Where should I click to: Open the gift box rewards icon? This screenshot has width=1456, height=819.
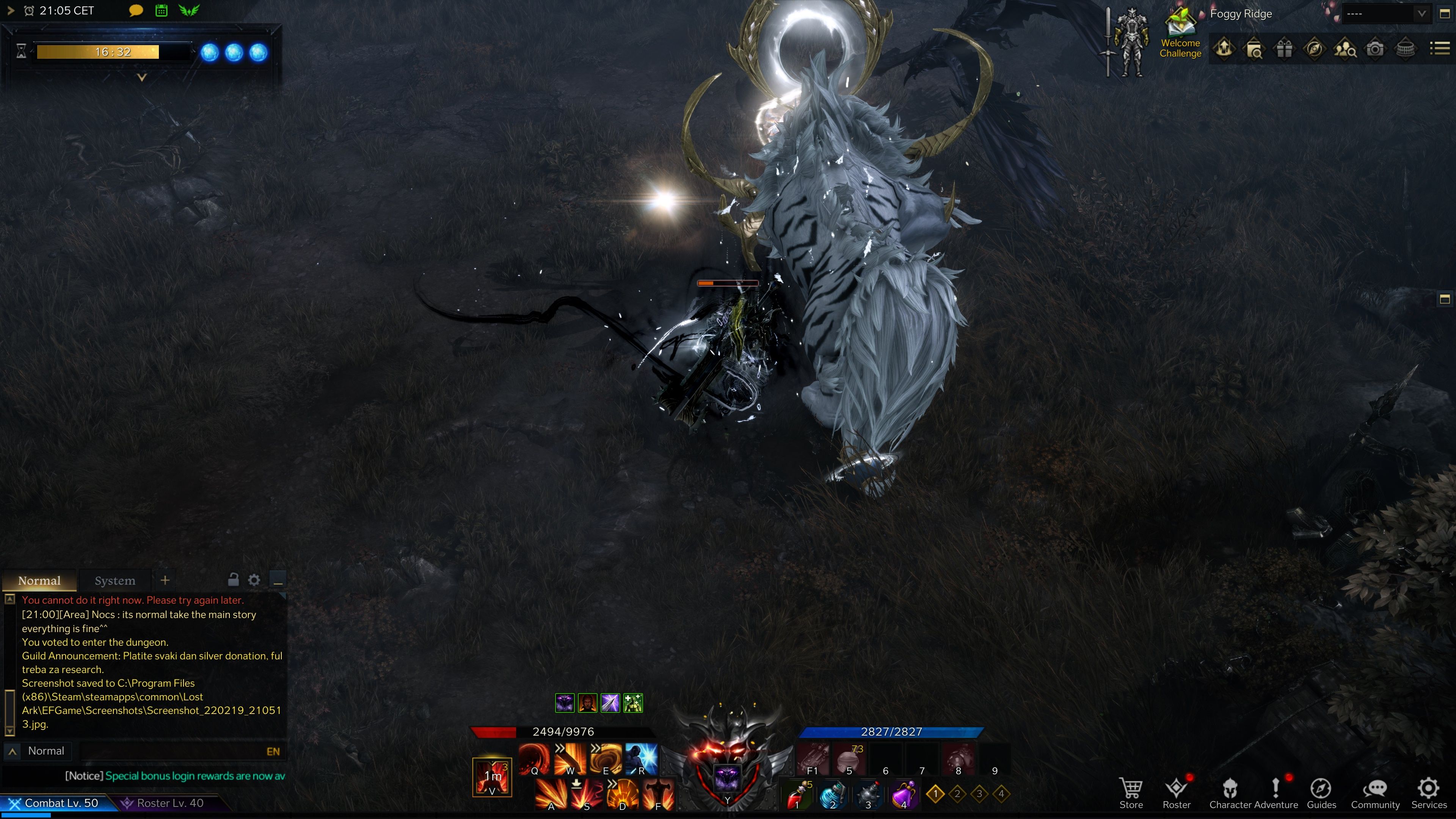pos(1283,49)
